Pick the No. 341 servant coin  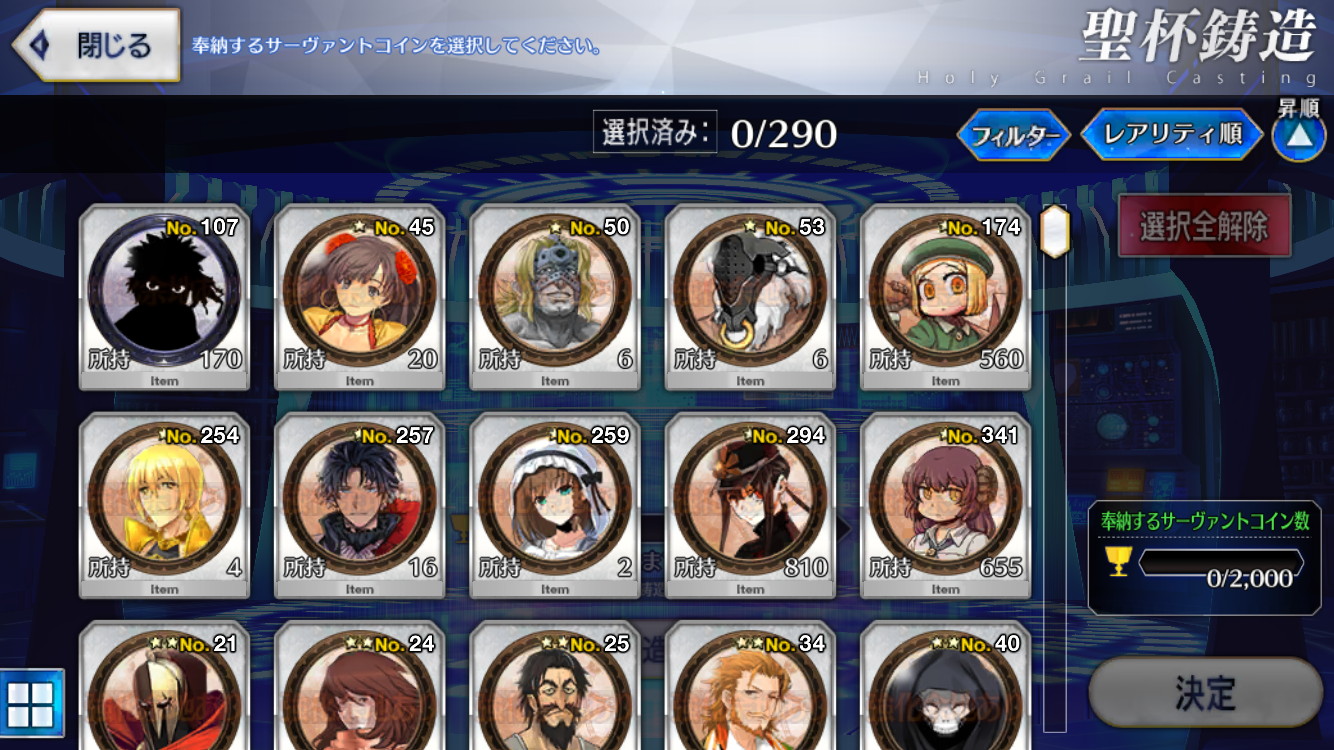tap(946, 507)
